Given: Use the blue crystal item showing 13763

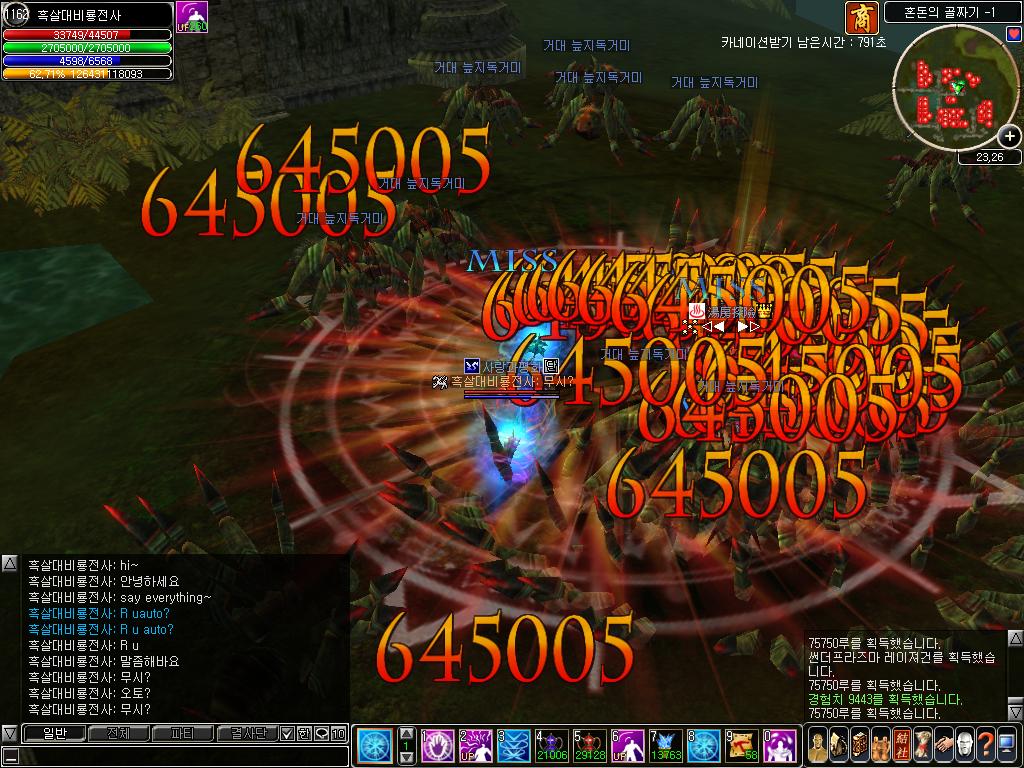Looking at the screenshot, I should (665, 746).
